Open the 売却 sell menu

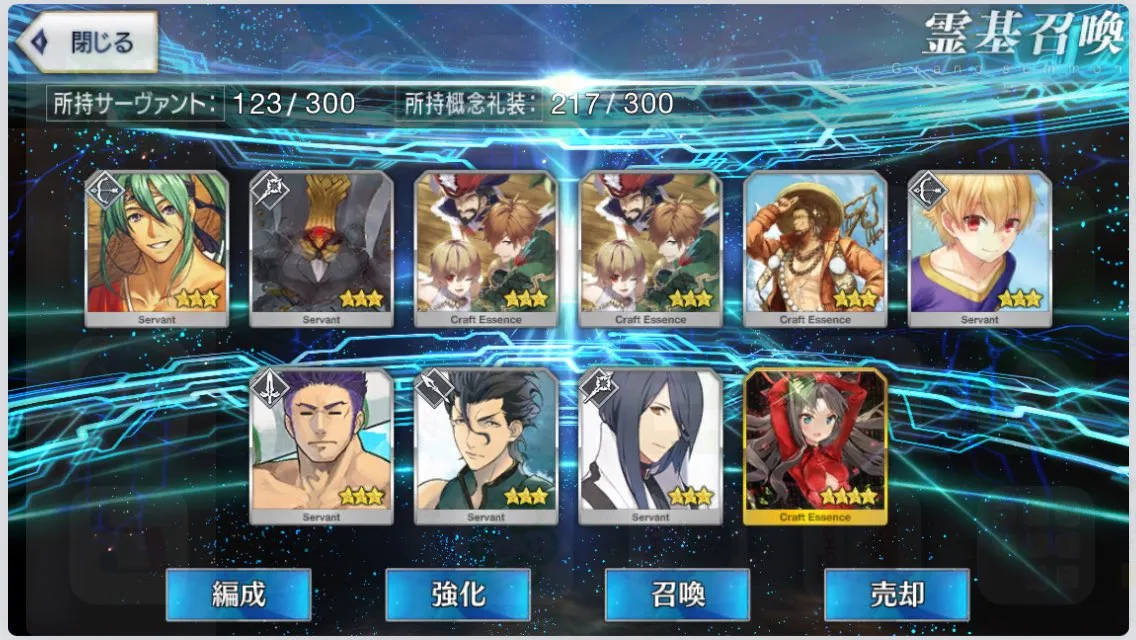896,594
